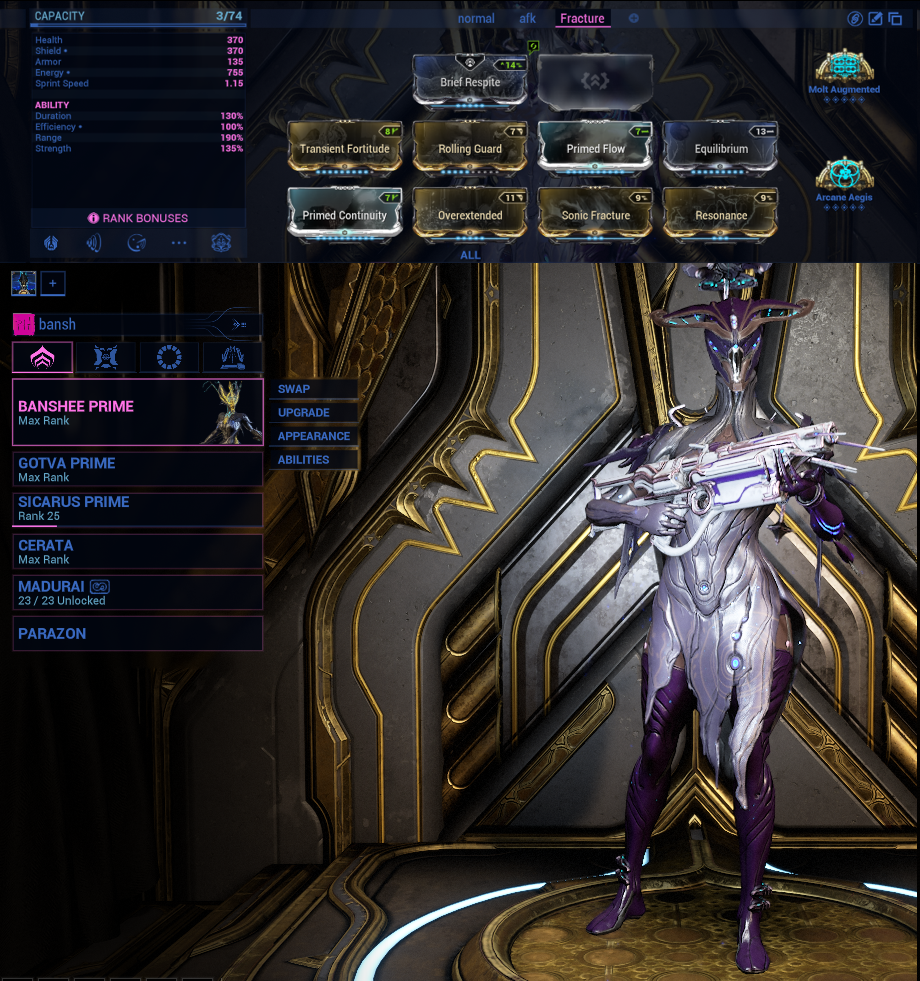Select the Gotva Prime primary weapon row
920x981 pixels.
pos(138,469)
